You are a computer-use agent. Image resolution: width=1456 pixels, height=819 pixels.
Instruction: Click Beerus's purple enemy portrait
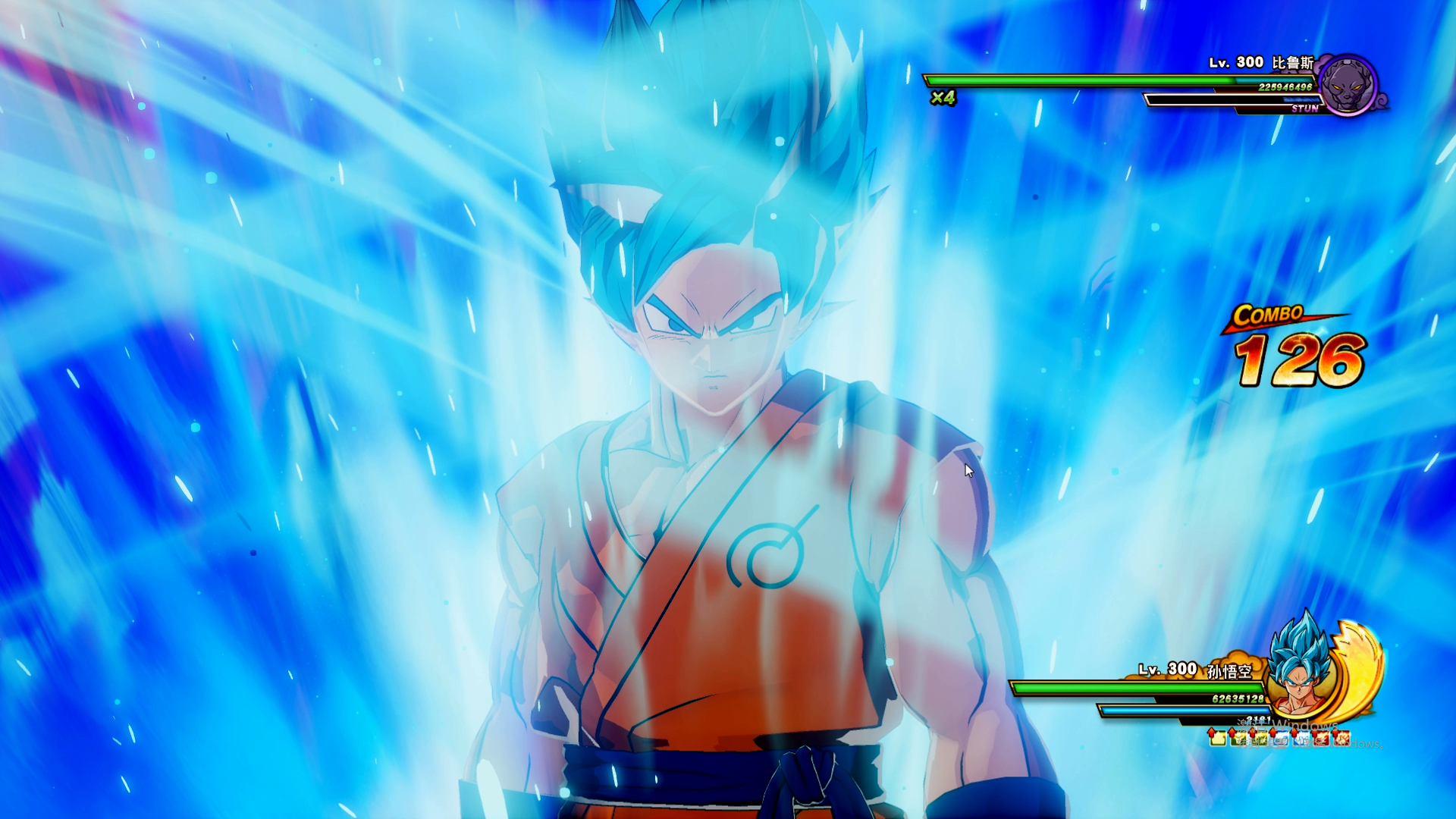point(1348,85)
